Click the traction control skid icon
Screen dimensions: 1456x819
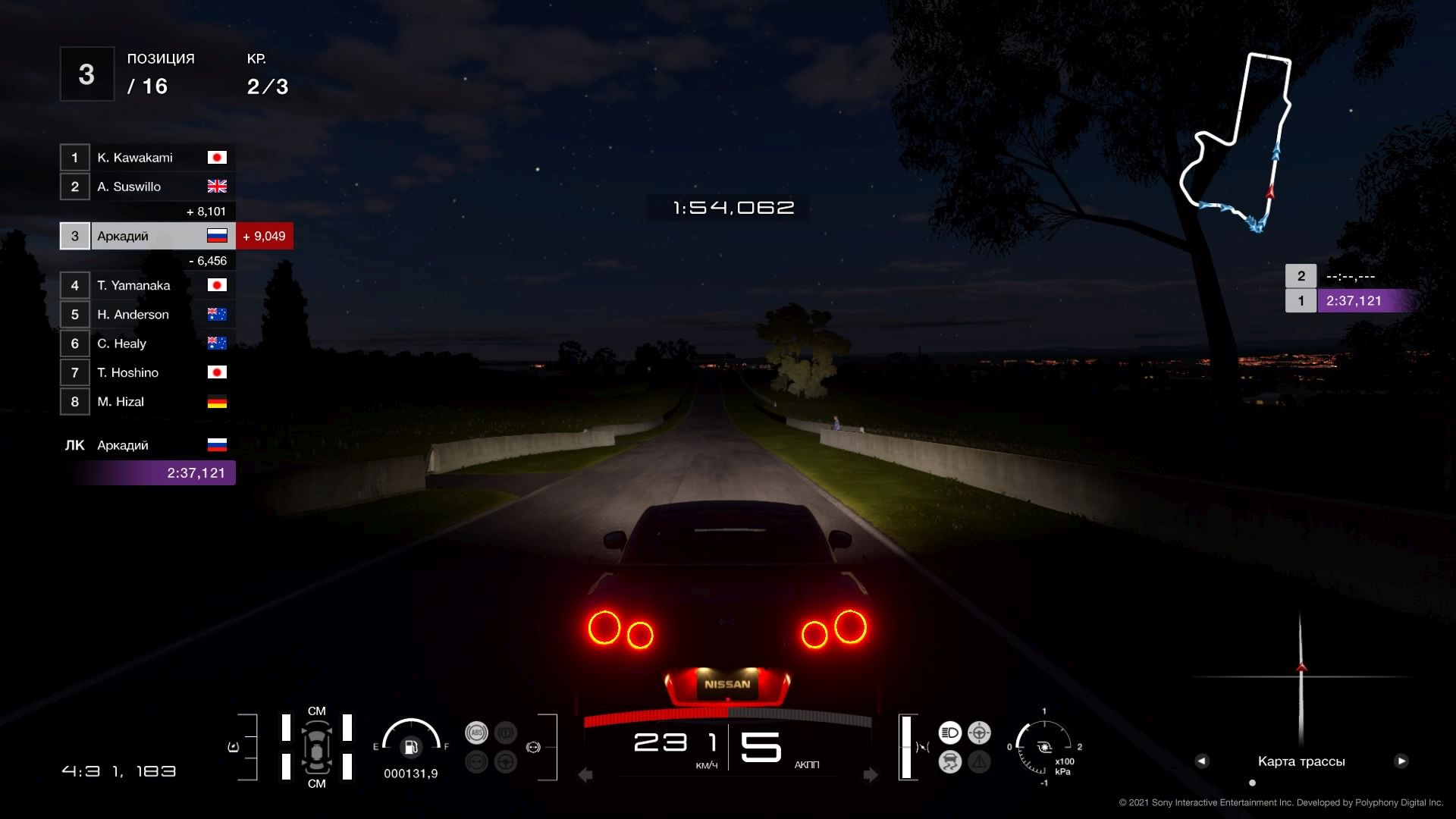click(x=949, y=761)
